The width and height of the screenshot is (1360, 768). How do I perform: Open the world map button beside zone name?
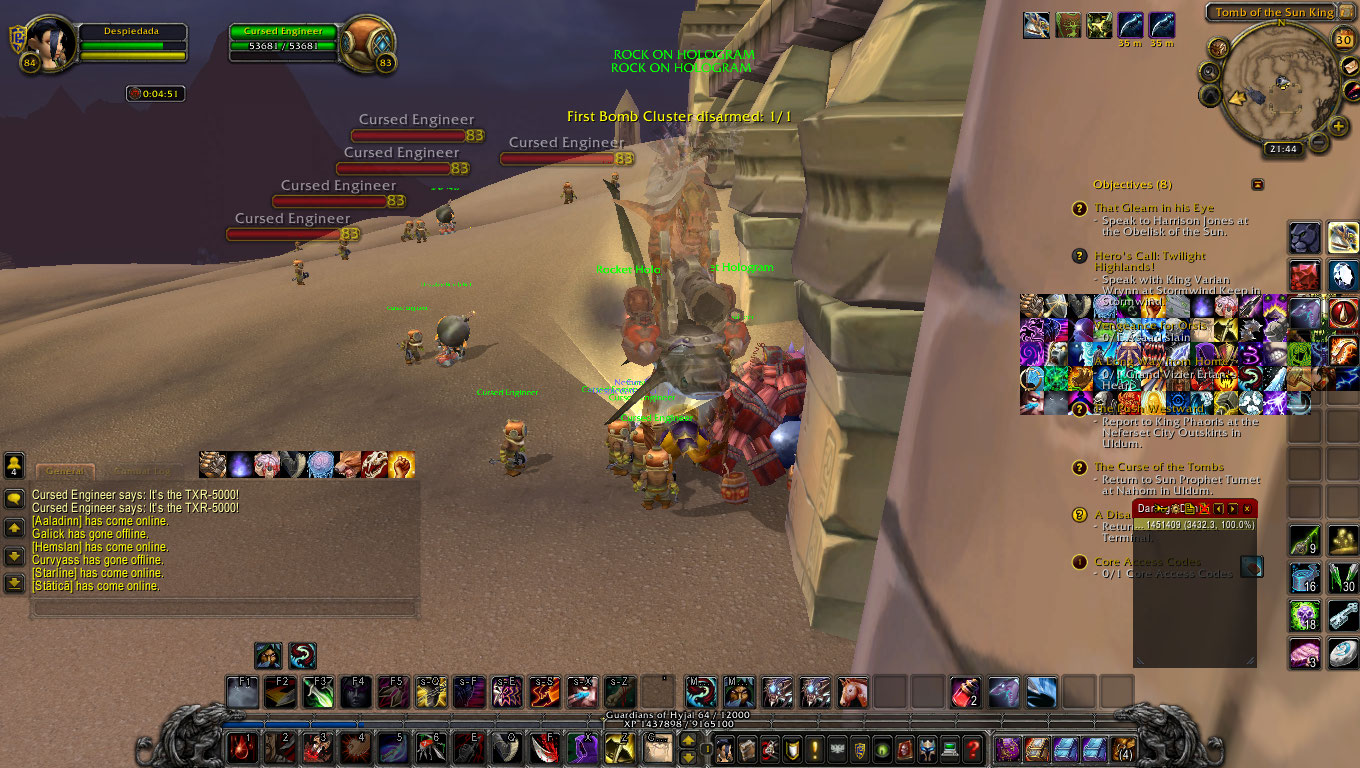(x=1347, y=12)
